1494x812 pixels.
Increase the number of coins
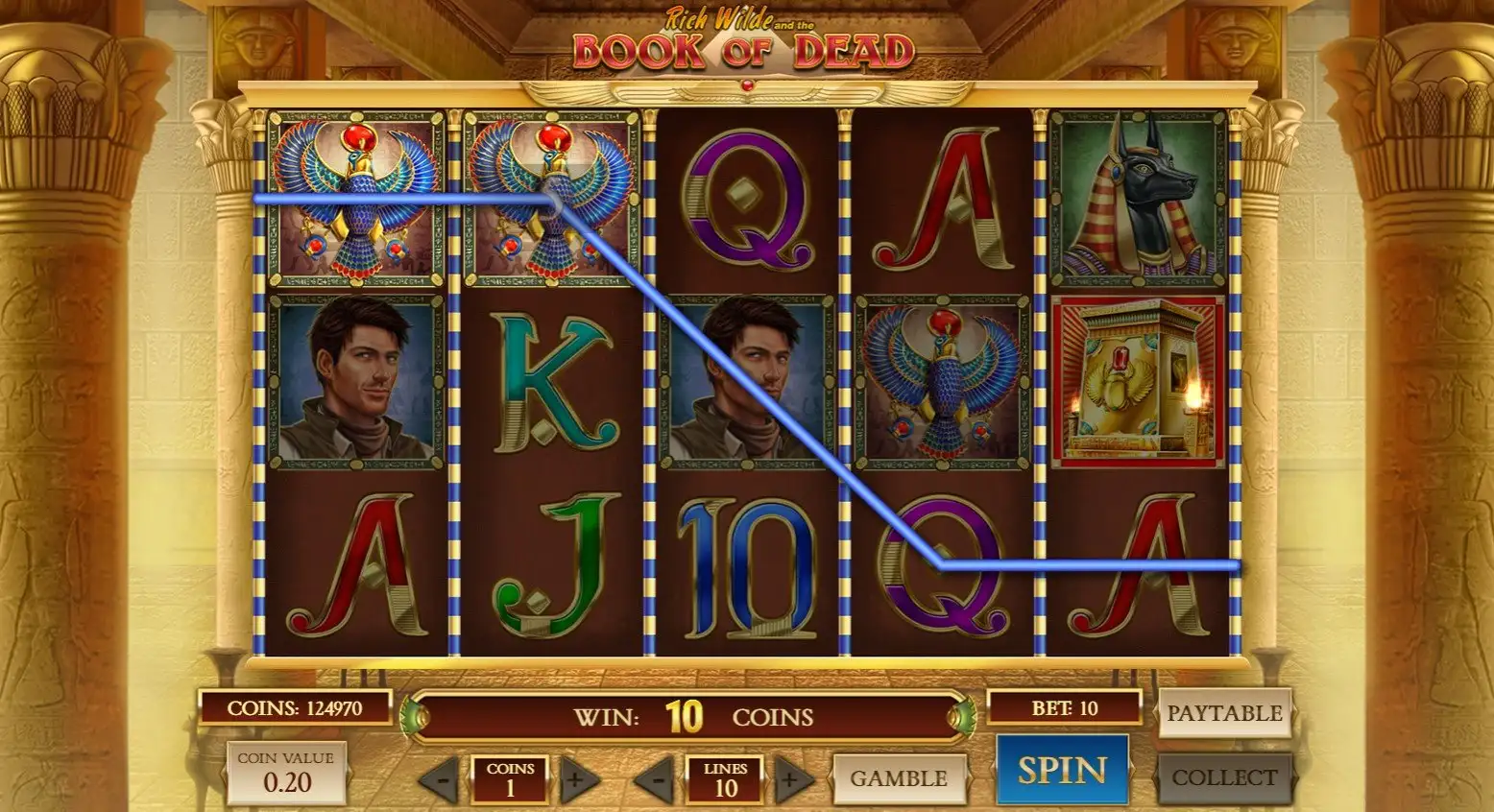point(575,779)
